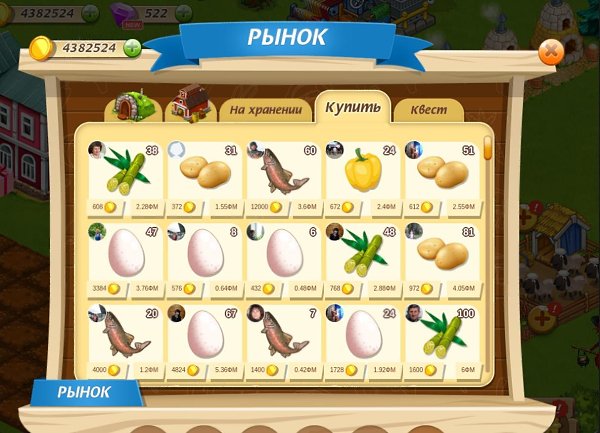This screenshot has width=600, height=433.
Task: Switch to the Квест tab
Action: point(428,110)
